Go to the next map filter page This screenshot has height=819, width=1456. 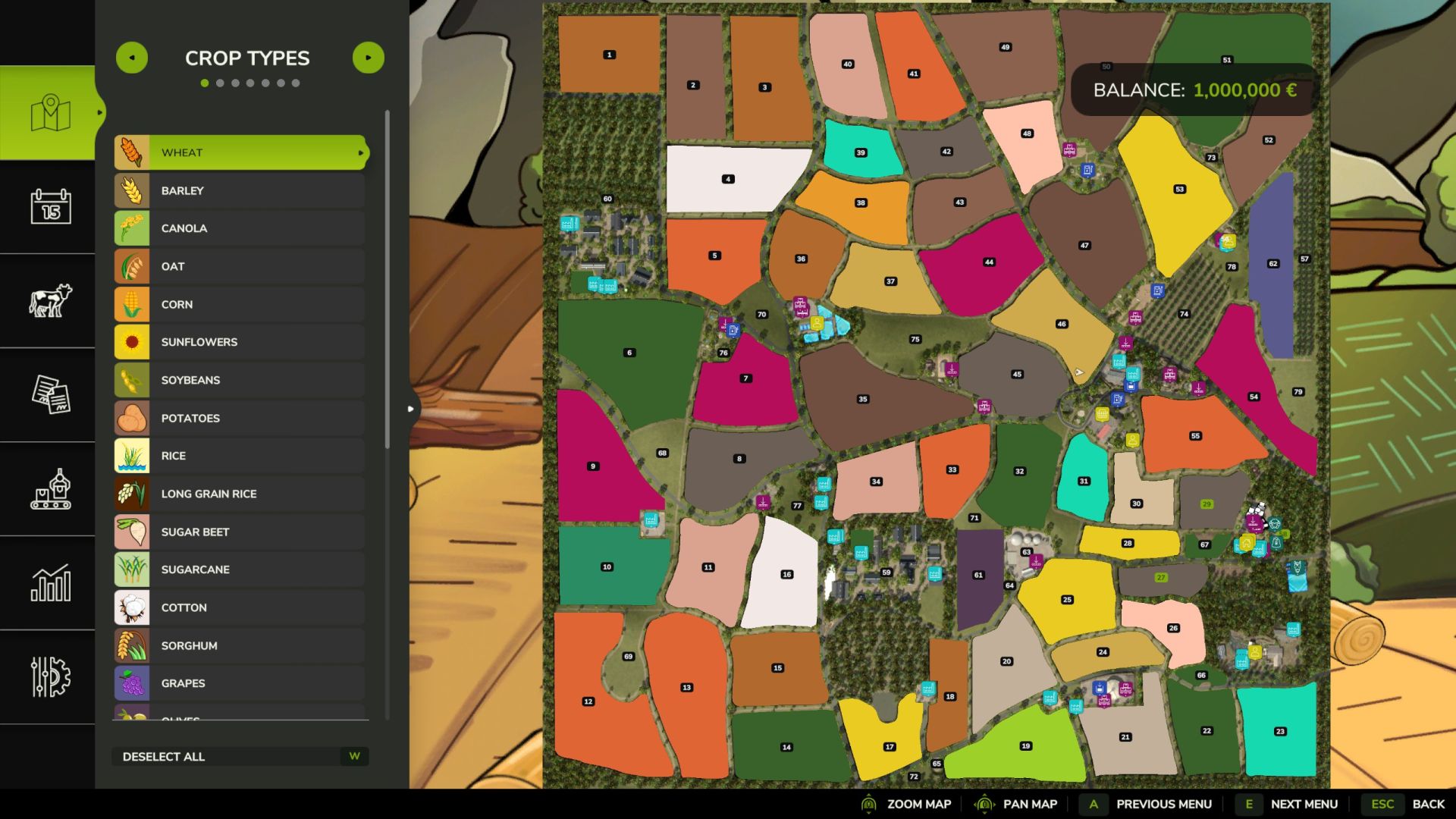point(369,58)
